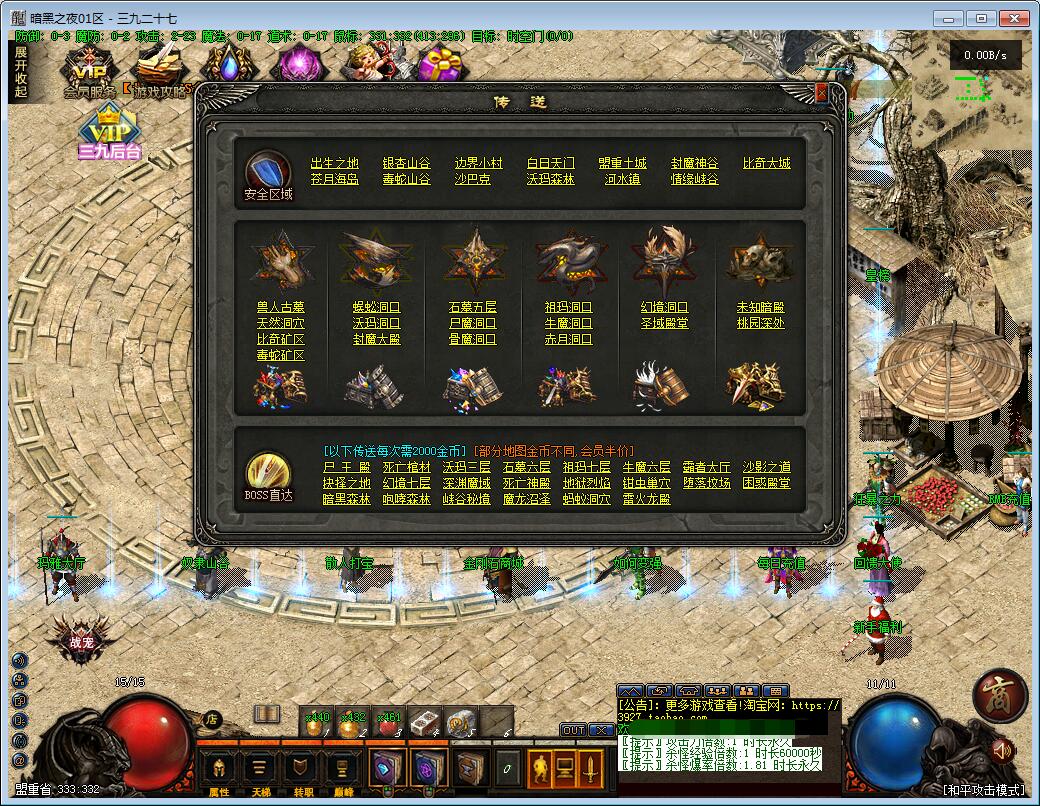Image resolution: width=1040 pixels, height=806 pixels.
Task: Teleport to 出生之地
Action: click(334, 163)
